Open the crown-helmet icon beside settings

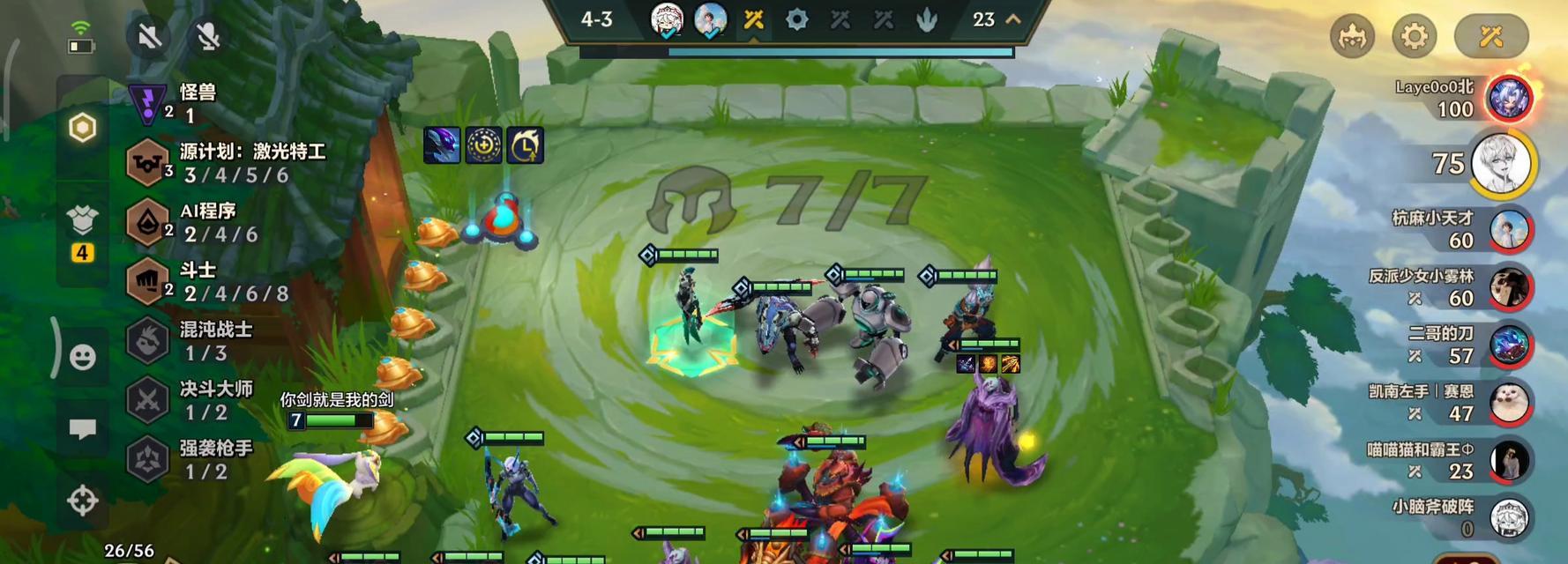[x=1352, y=36]
